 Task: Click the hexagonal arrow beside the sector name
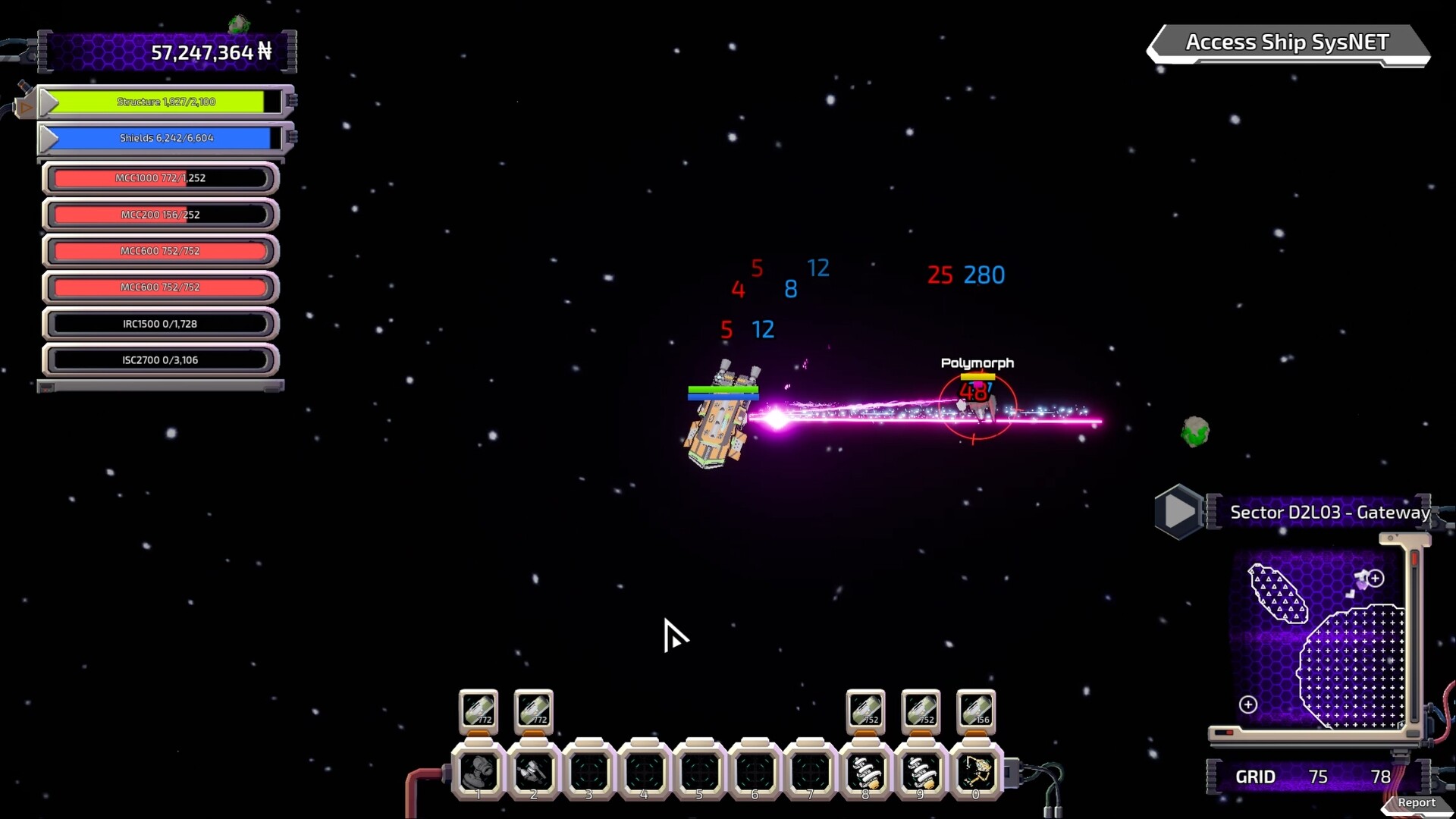(x=1177, y=510)
